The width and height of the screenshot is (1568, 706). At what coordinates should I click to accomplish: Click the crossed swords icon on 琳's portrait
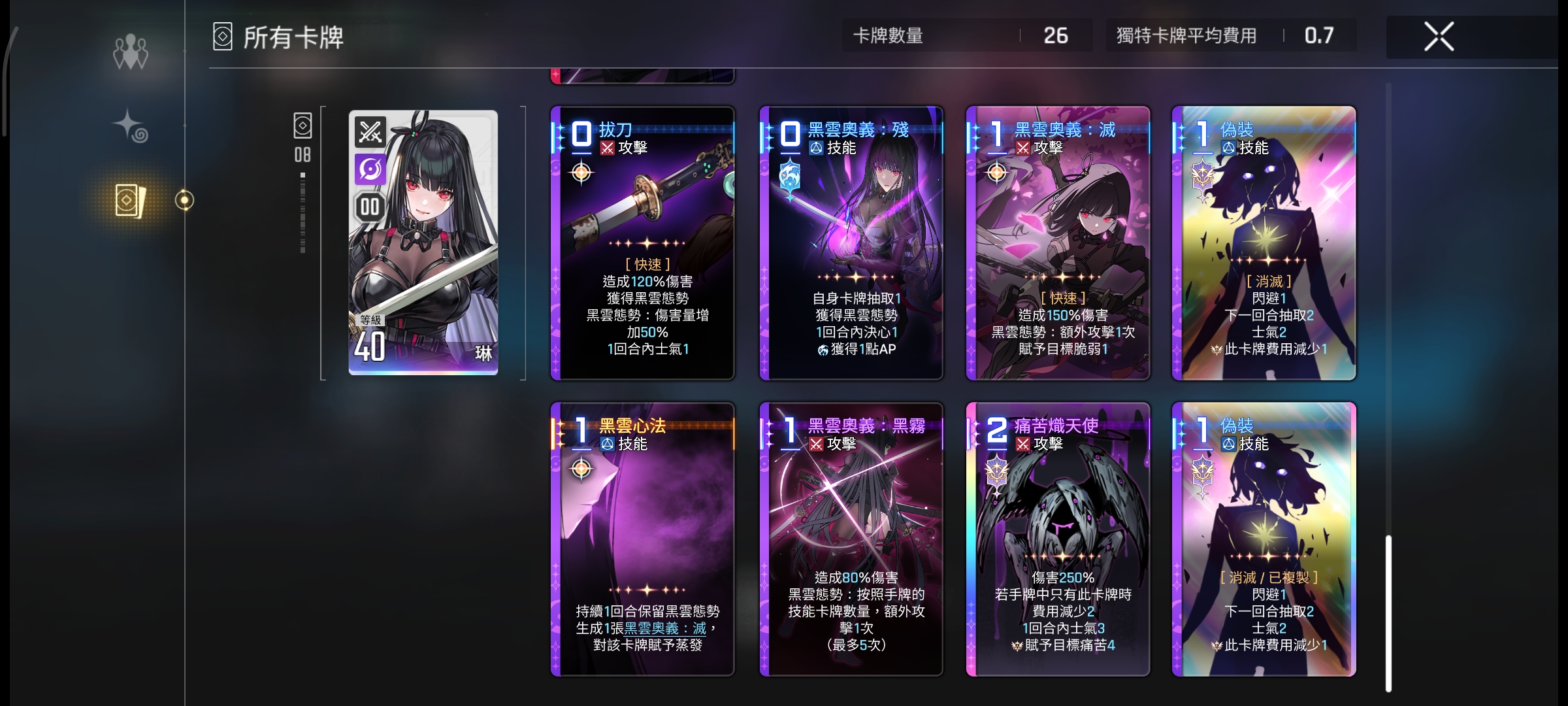369,132
